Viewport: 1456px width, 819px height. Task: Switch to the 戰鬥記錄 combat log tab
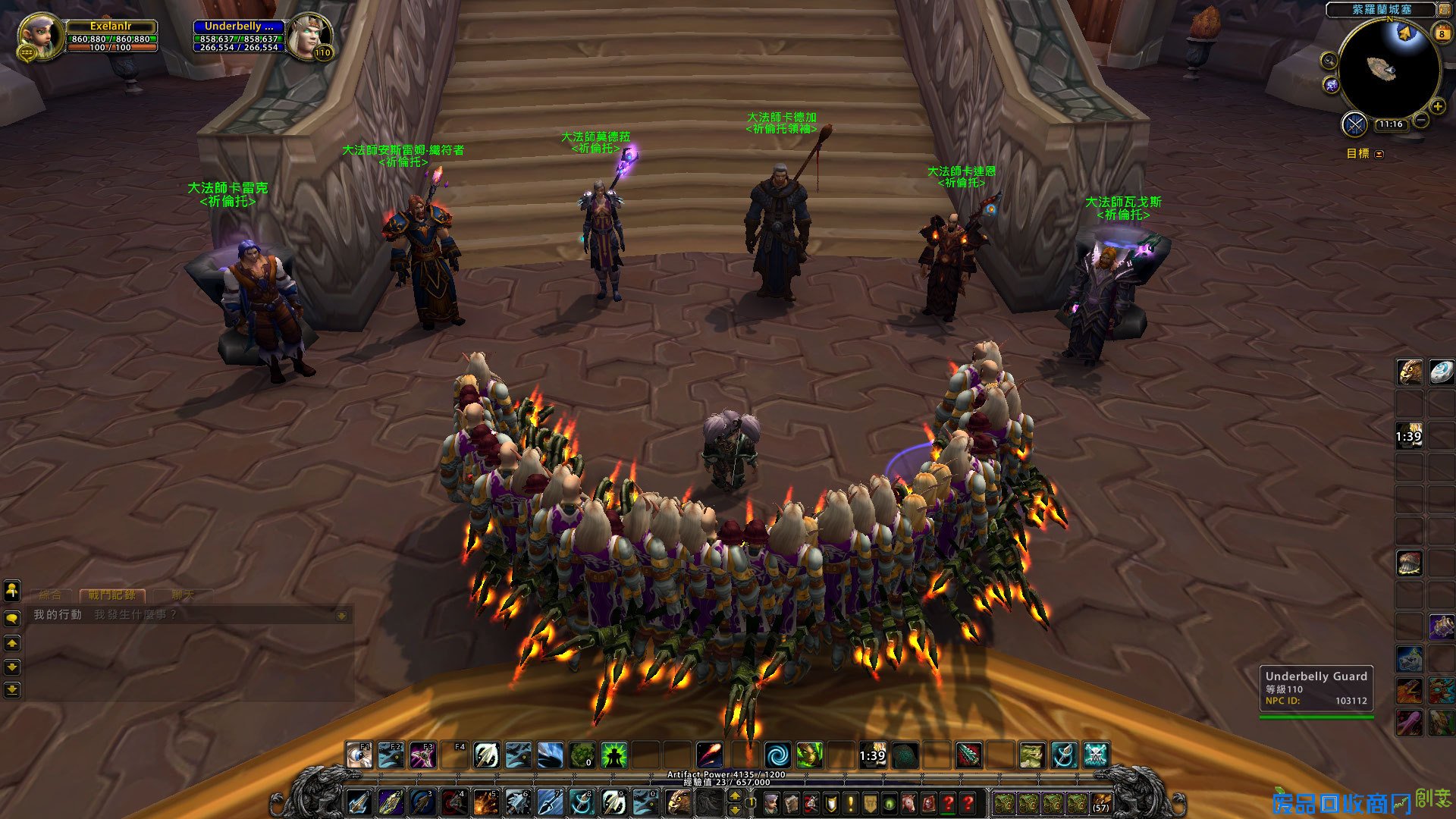112,595
